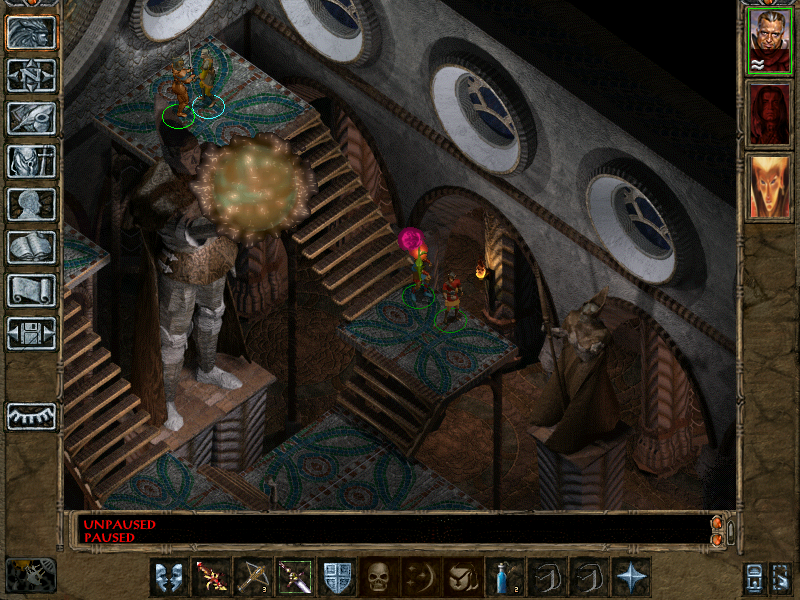Open the priest scroll from the parchment icon
This screenshot has height=600, width=800.
tap(31, 290)
